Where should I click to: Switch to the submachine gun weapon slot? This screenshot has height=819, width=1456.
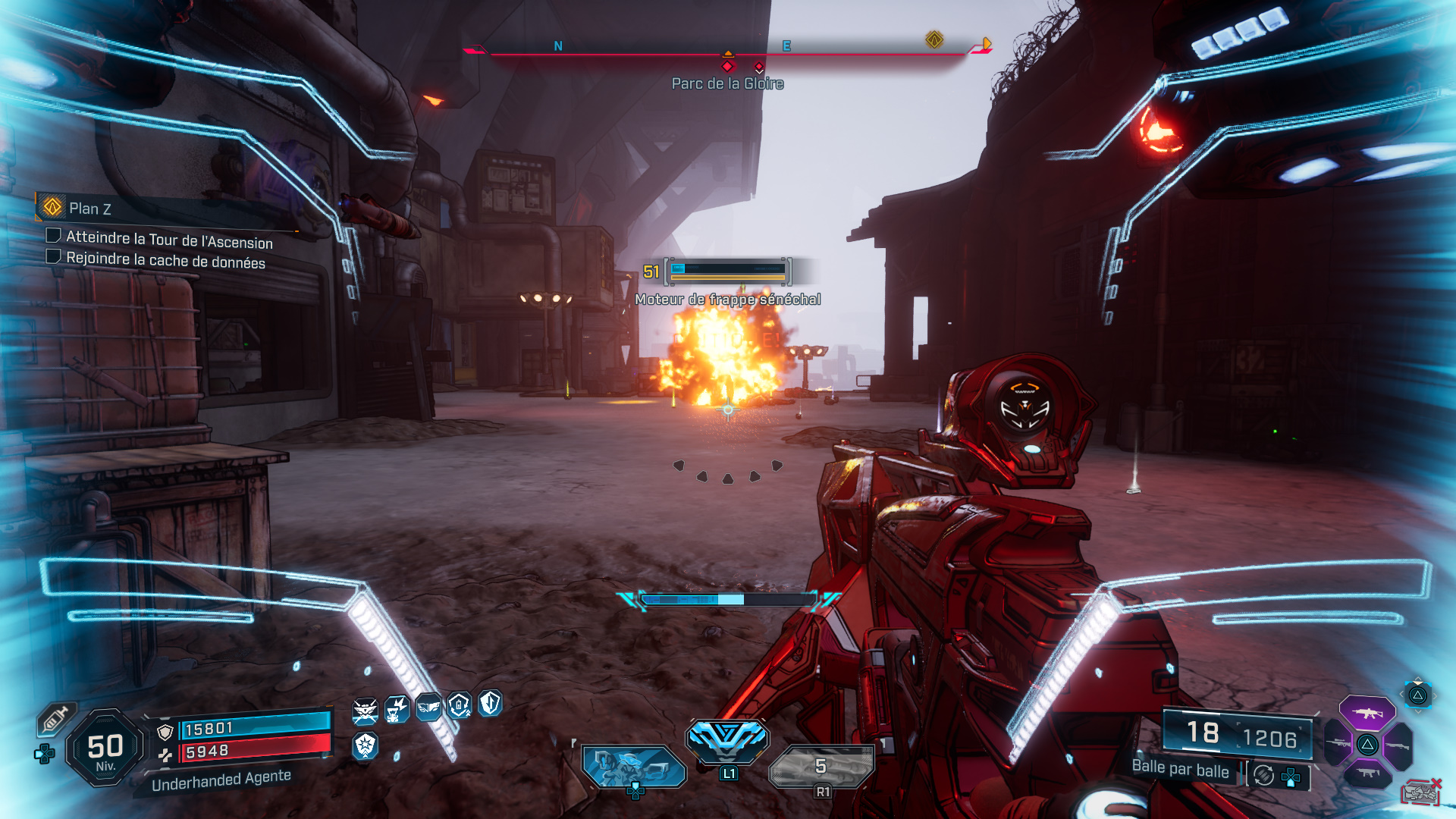click(x=1368, y=773)
